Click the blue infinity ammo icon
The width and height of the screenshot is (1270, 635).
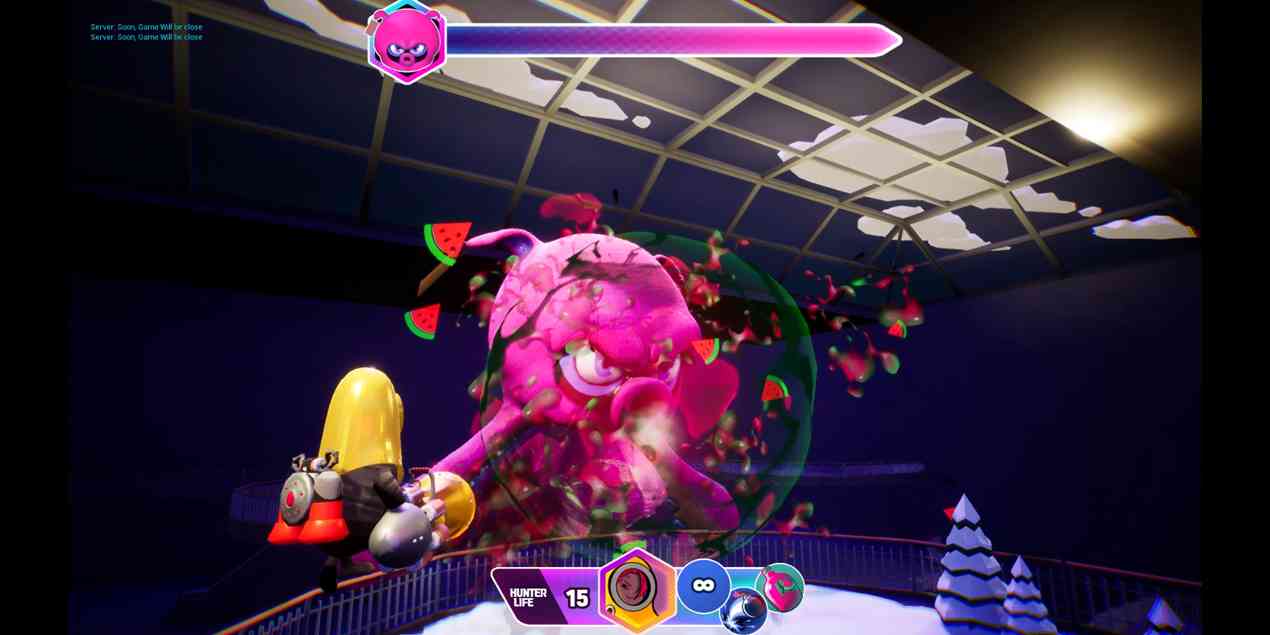703,586
